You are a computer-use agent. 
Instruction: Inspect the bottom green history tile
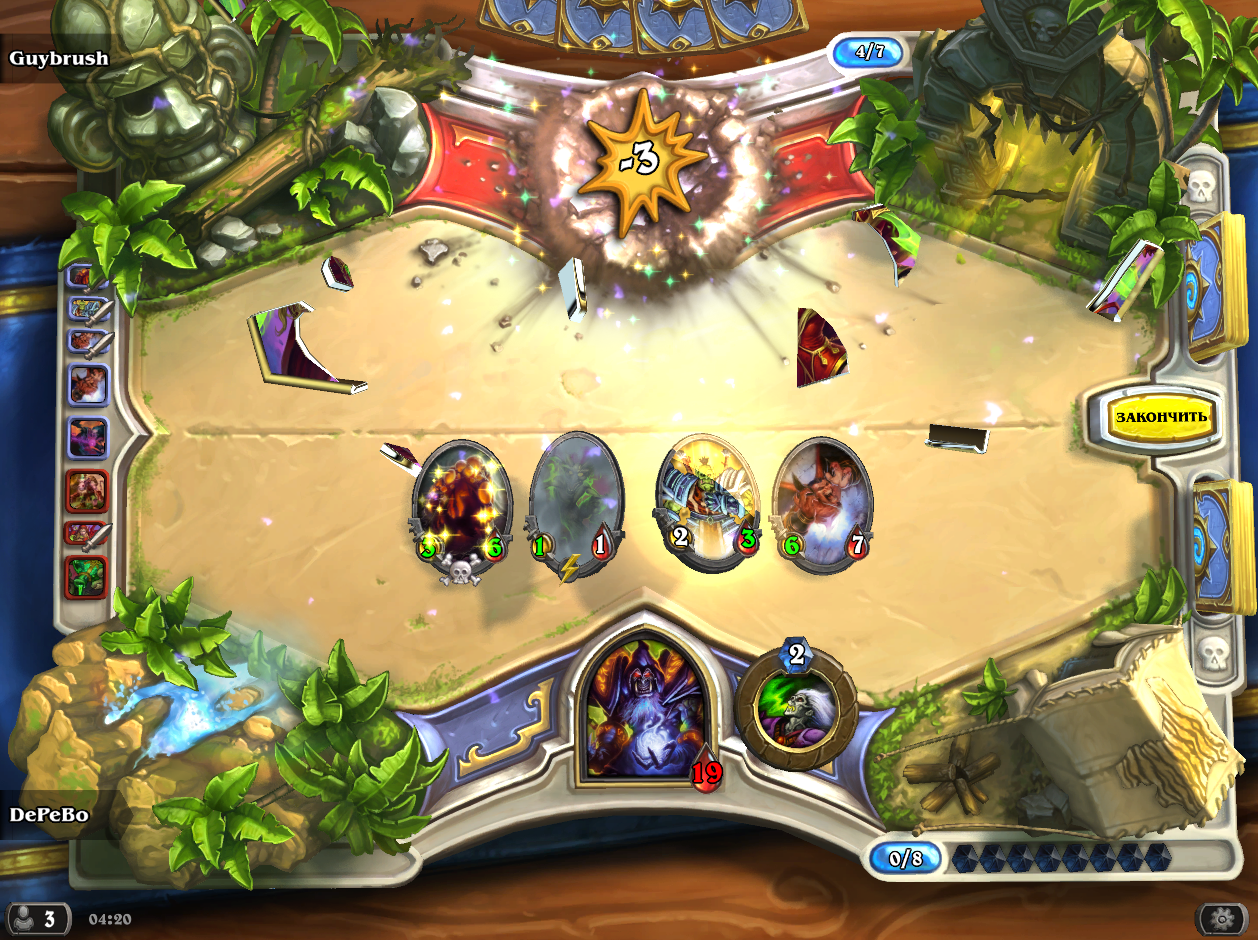[87, 577]
